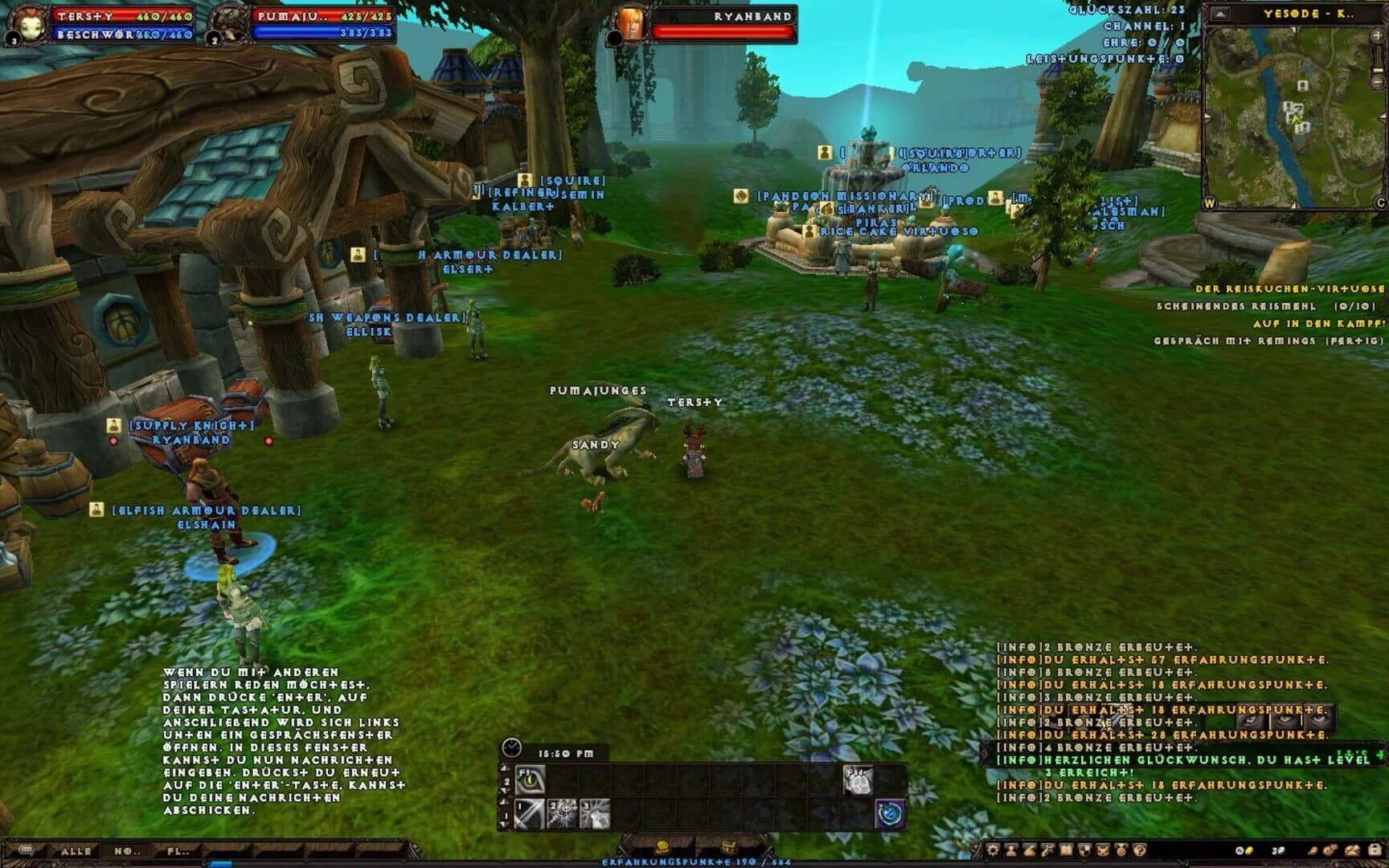Viewport: 1389px width, 868px height.
Task: Toggle the lock icon on the toolbar
Action: [1377, 850]
